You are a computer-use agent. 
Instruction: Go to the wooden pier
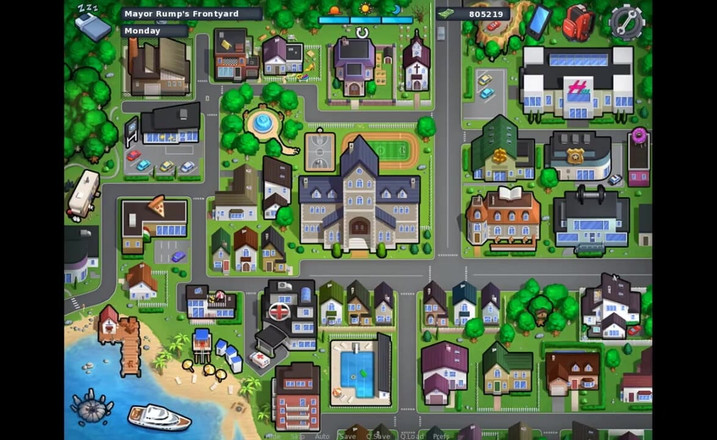pos(129,347)
